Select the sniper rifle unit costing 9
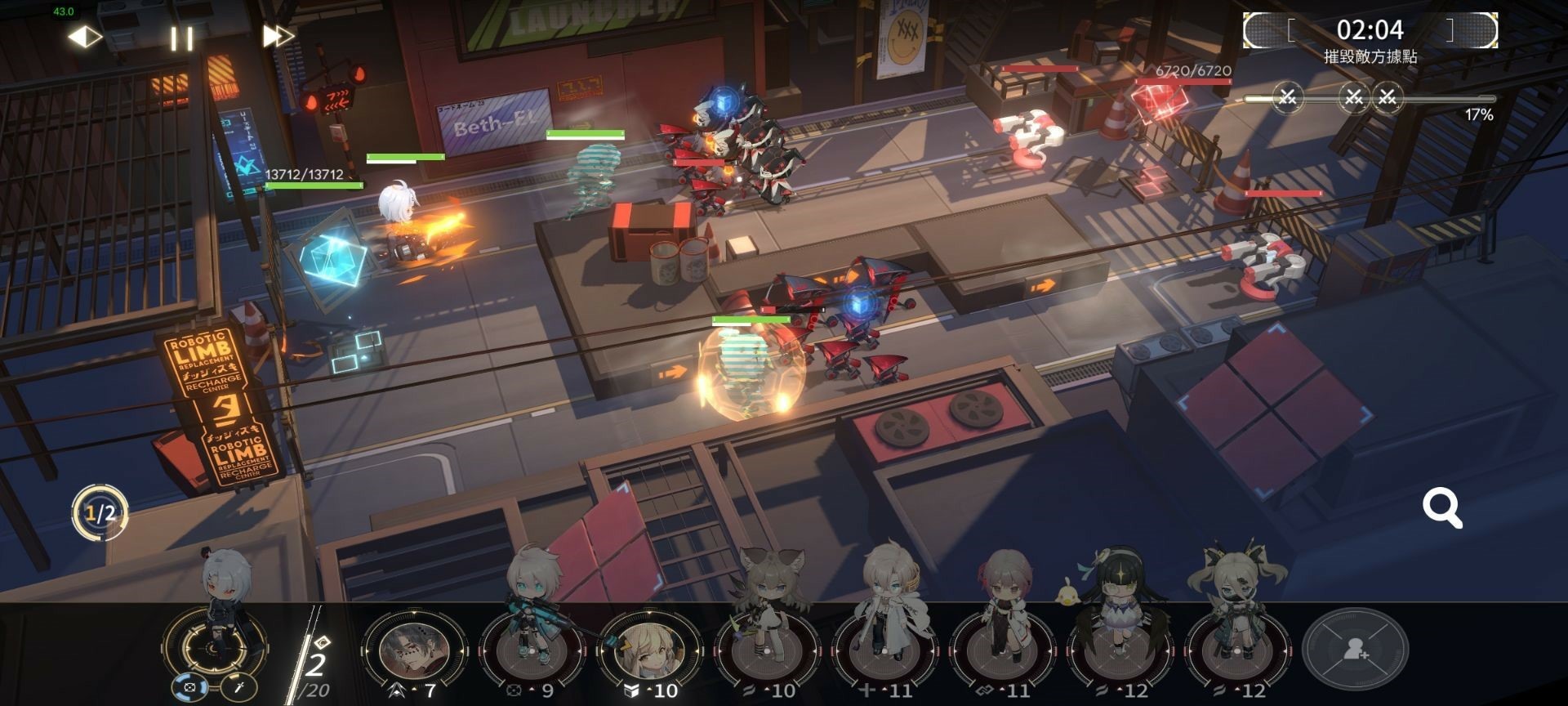 [530, 650]
